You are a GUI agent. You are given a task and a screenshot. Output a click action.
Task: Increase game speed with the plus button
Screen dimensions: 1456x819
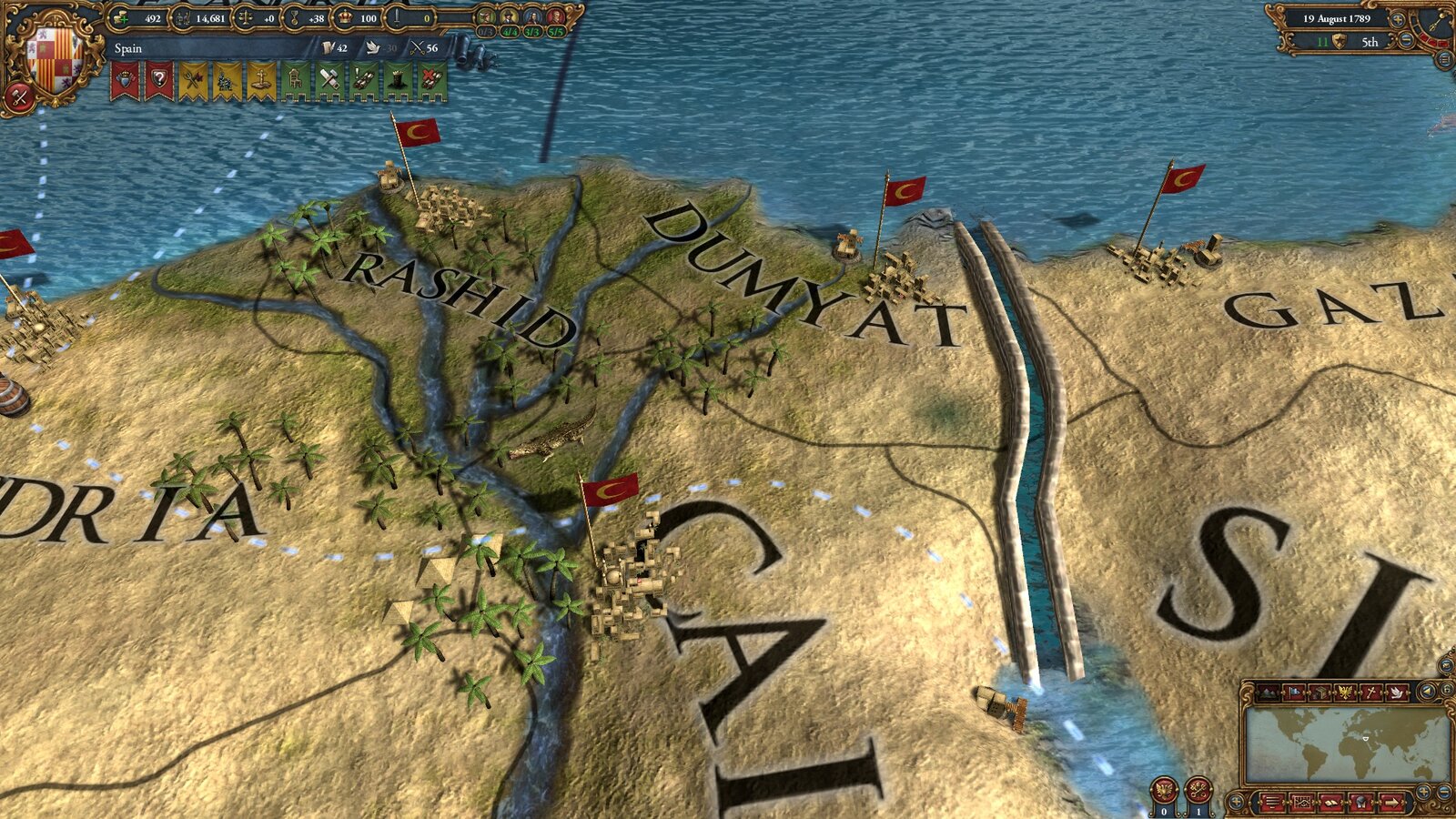click(1398, 20)
